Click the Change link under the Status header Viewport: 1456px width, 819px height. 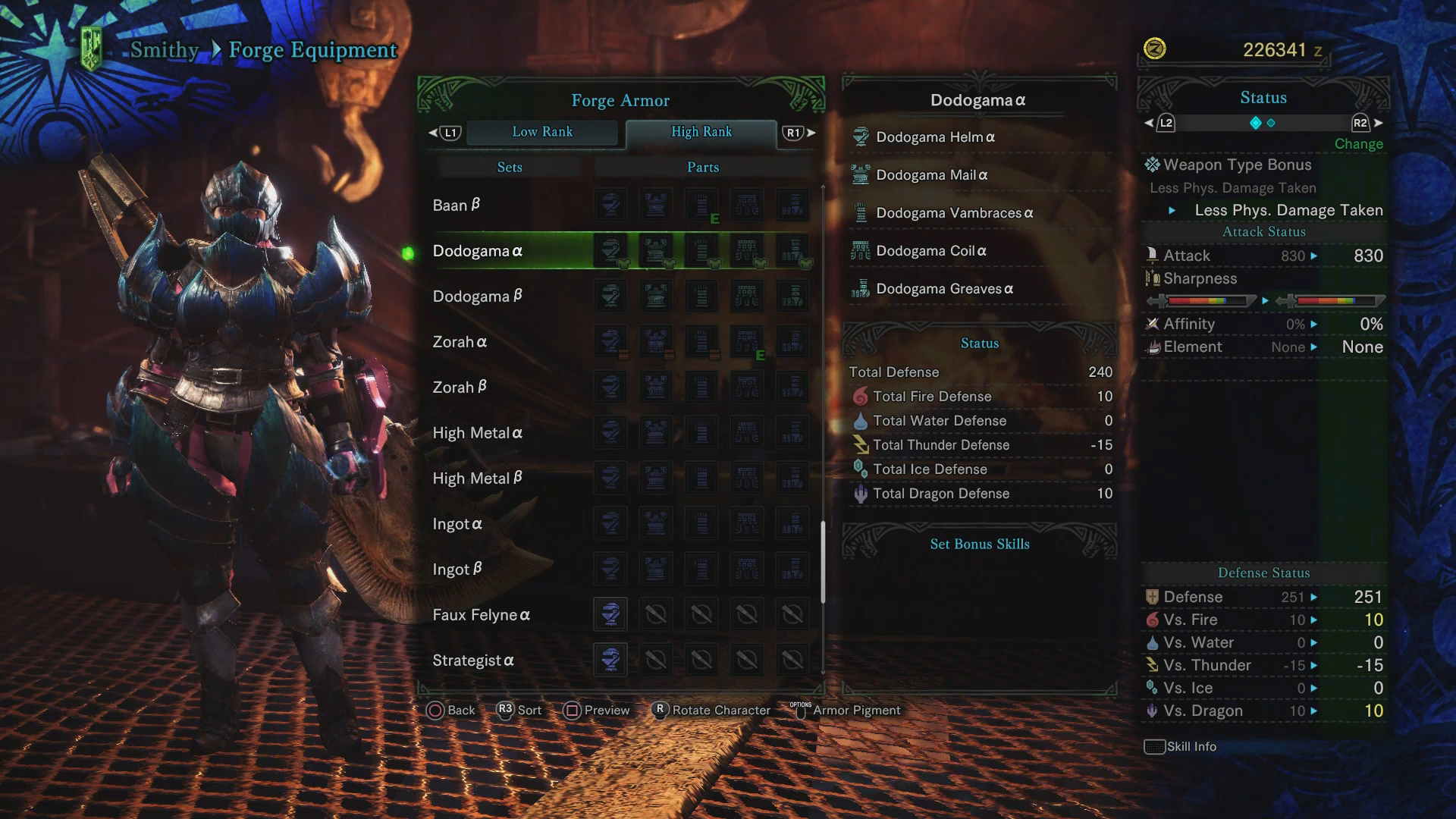1358,143
